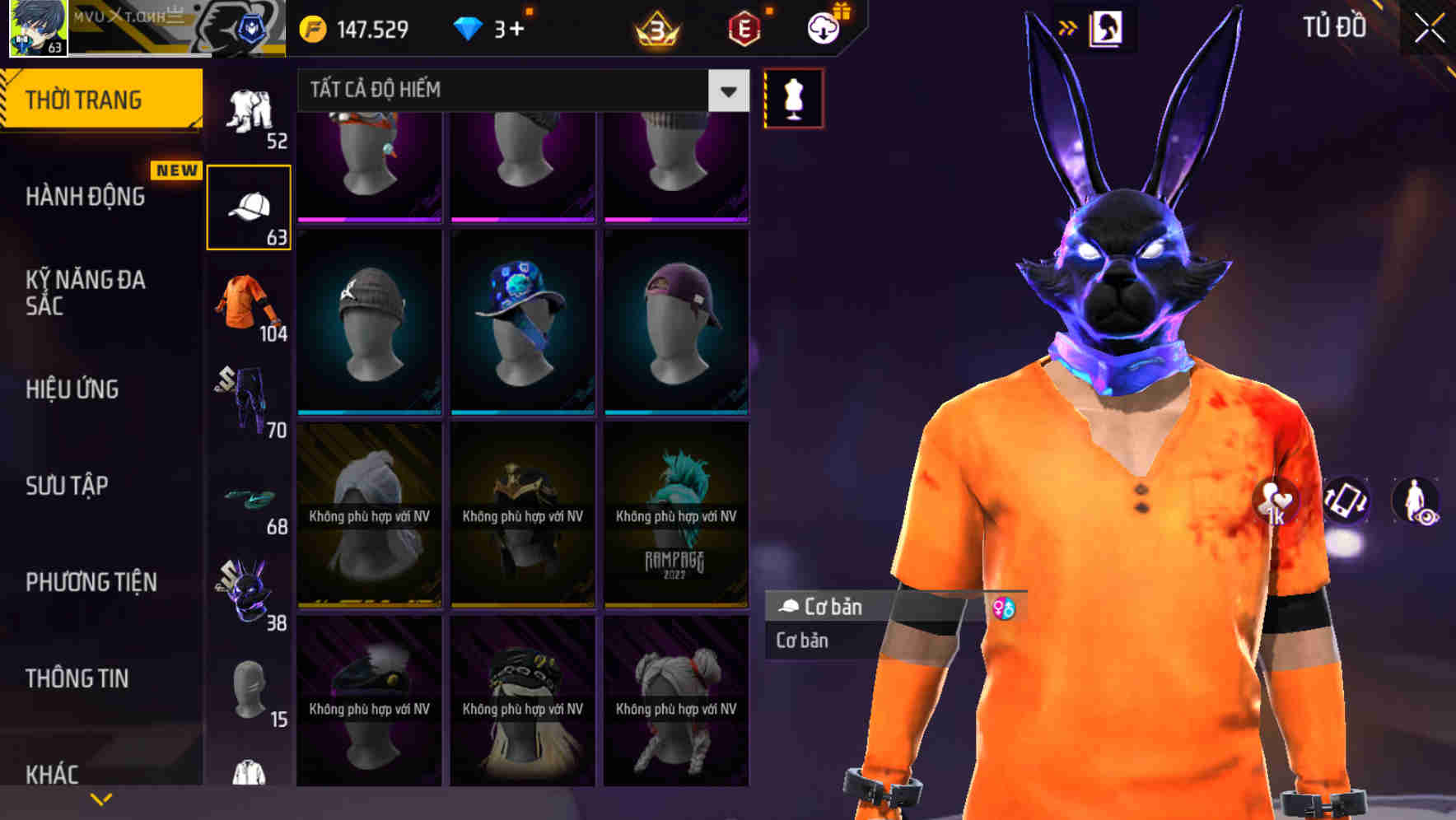This screenshot has width=1456, height=820.
Task: Open the diamond top-up icon
Action: point(468,28)
